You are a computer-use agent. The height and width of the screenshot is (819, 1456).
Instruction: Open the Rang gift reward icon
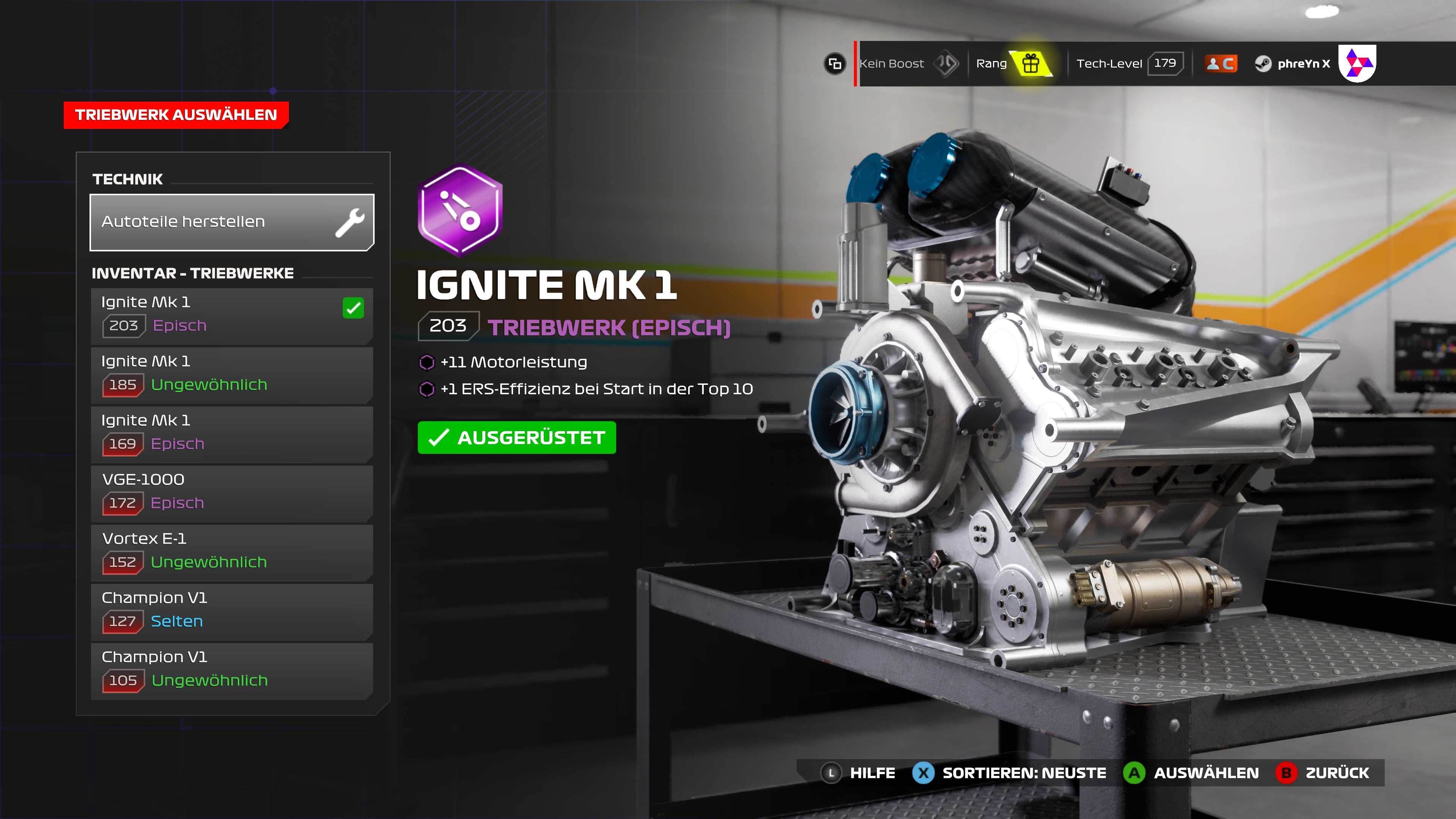point(1031,63)
